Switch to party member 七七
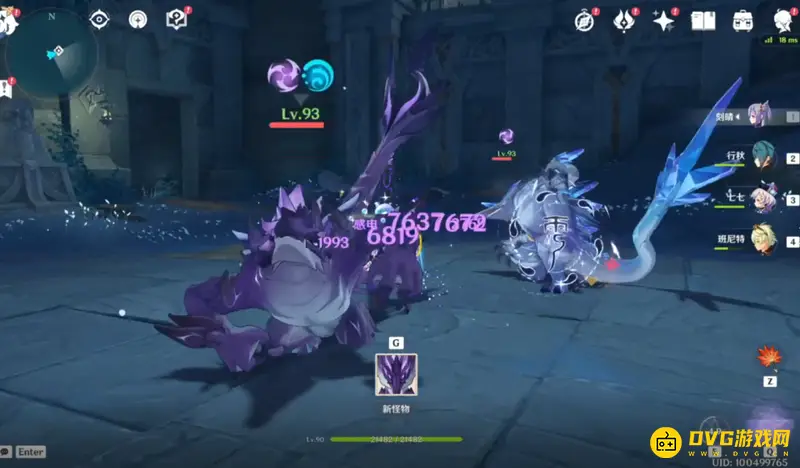 (x=762, y=199)
